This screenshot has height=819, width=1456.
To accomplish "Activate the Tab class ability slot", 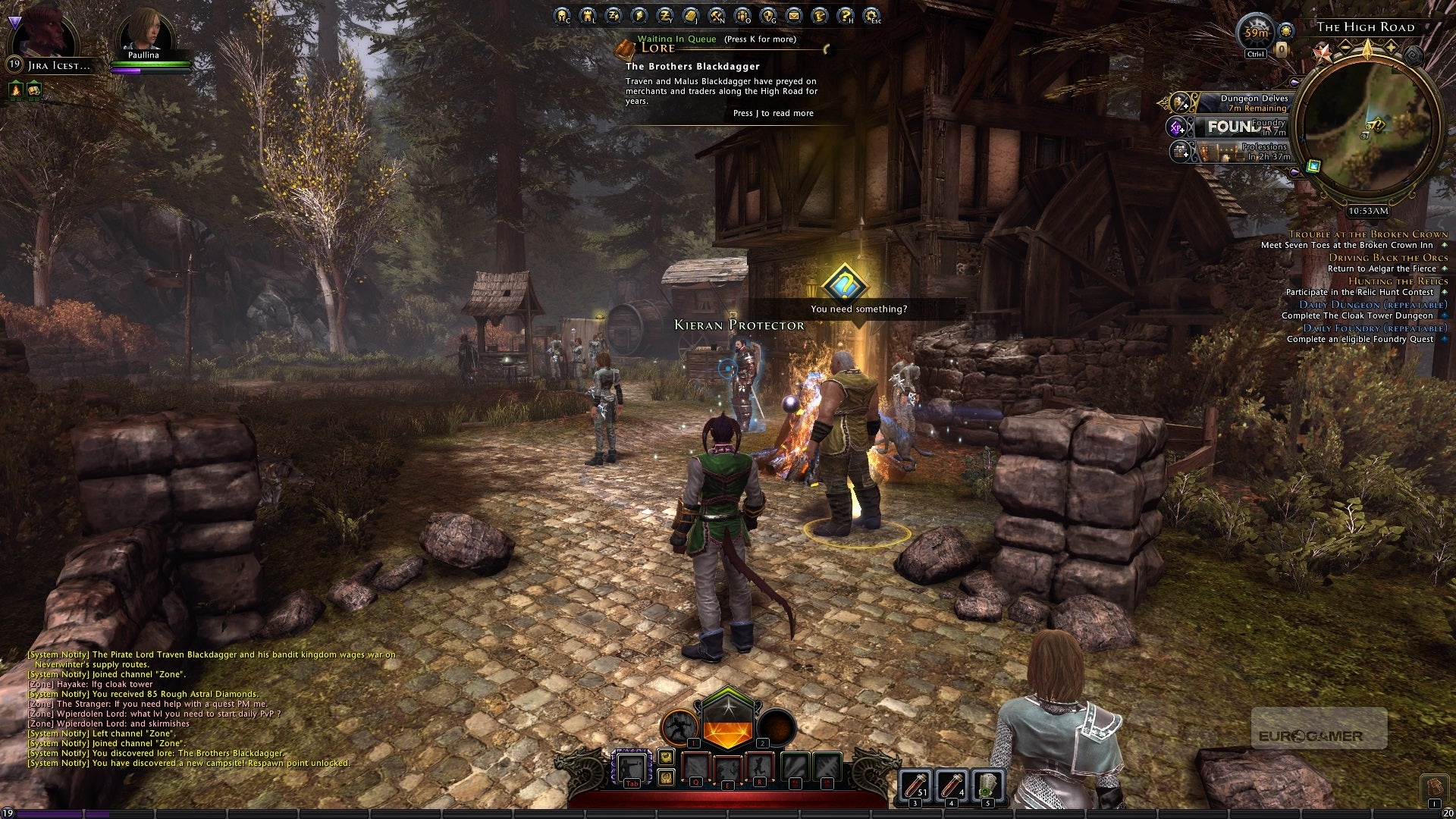I will [631, 768].
